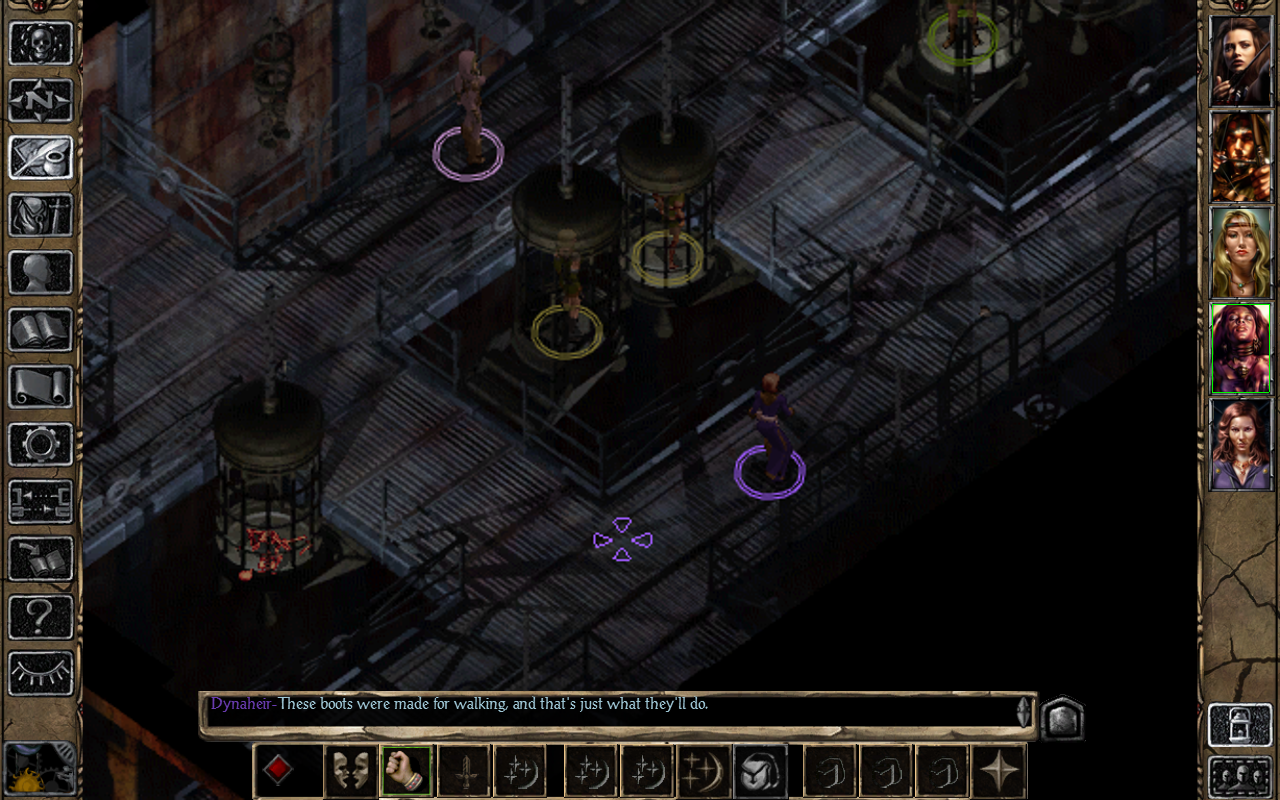Expand the dialogue log with the stone button
The height and width of the screenshot is (800, 1280).
pos(1062,717)
